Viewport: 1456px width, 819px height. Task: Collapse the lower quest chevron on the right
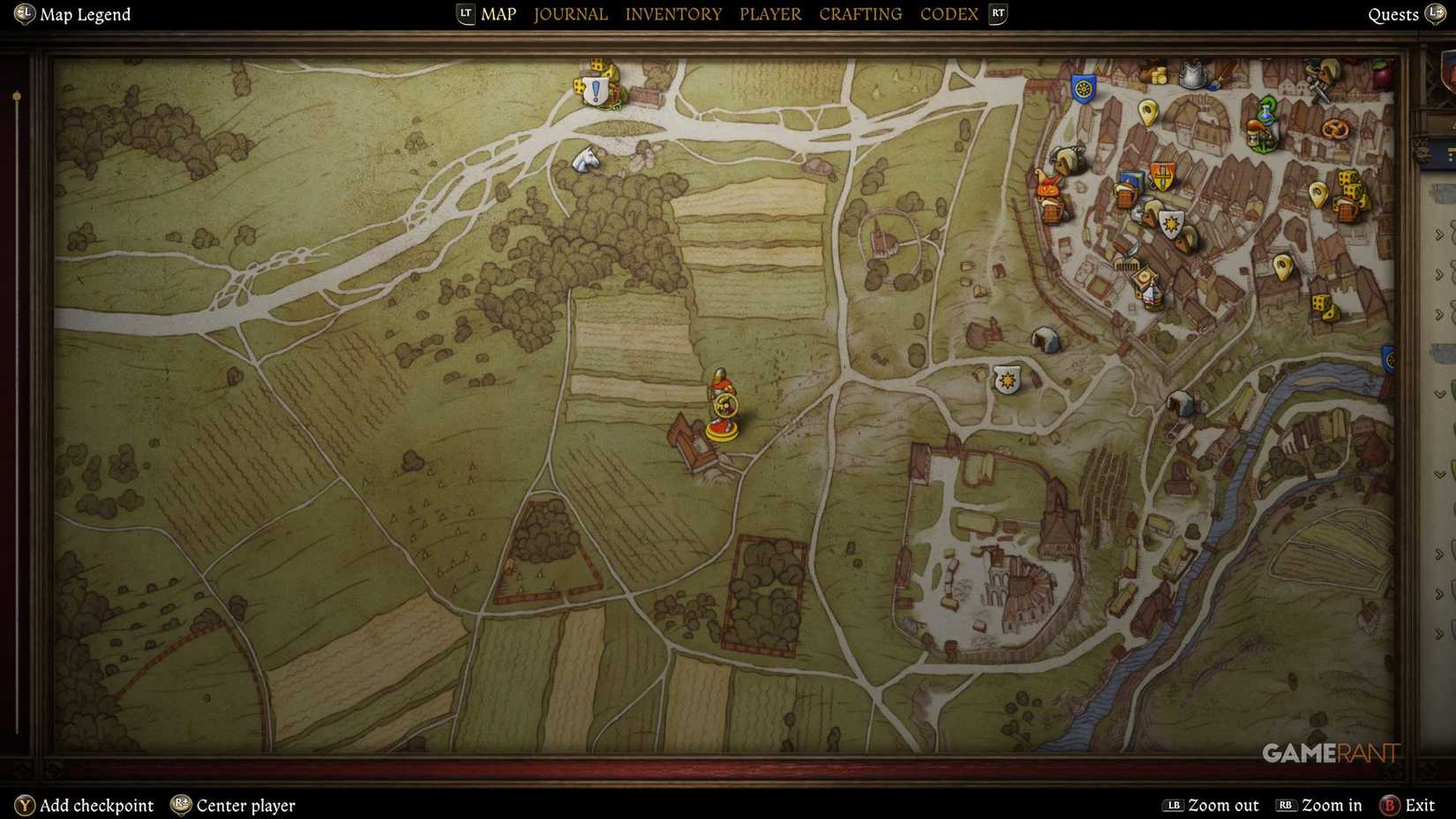[x=1440, y=394]
